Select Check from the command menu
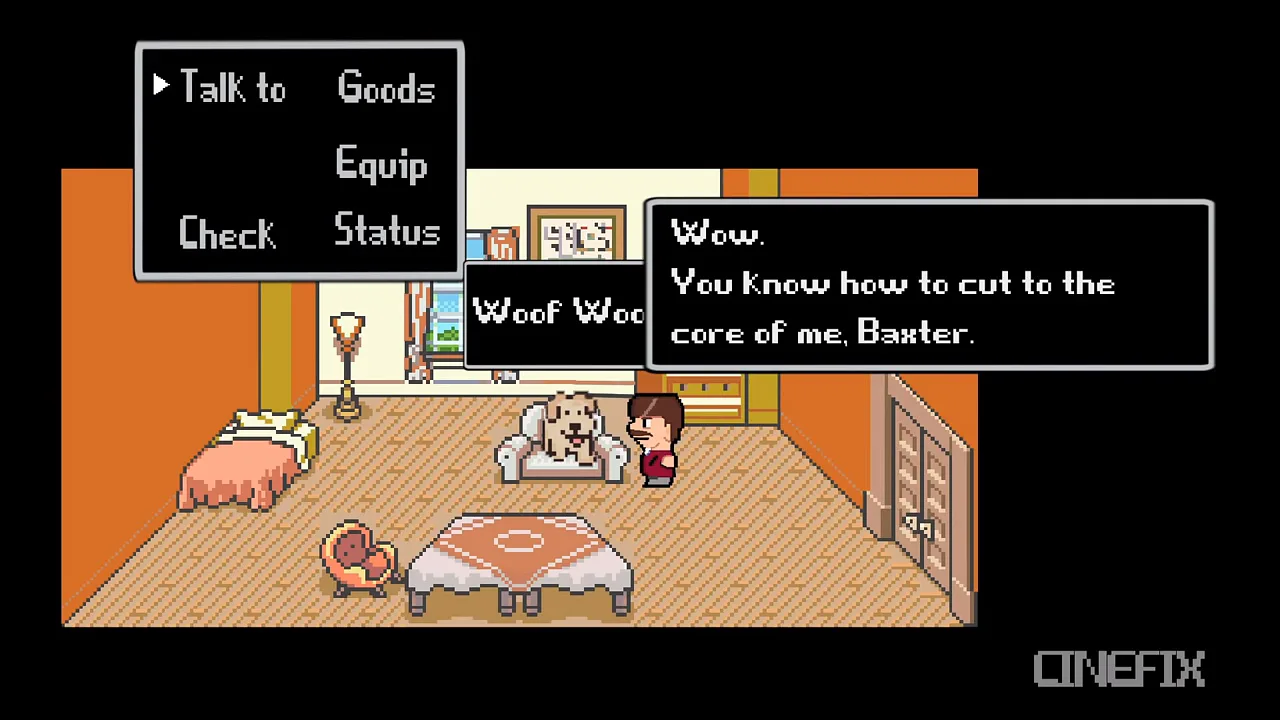Screen dimensions: 1280x720 coord(227,233)
